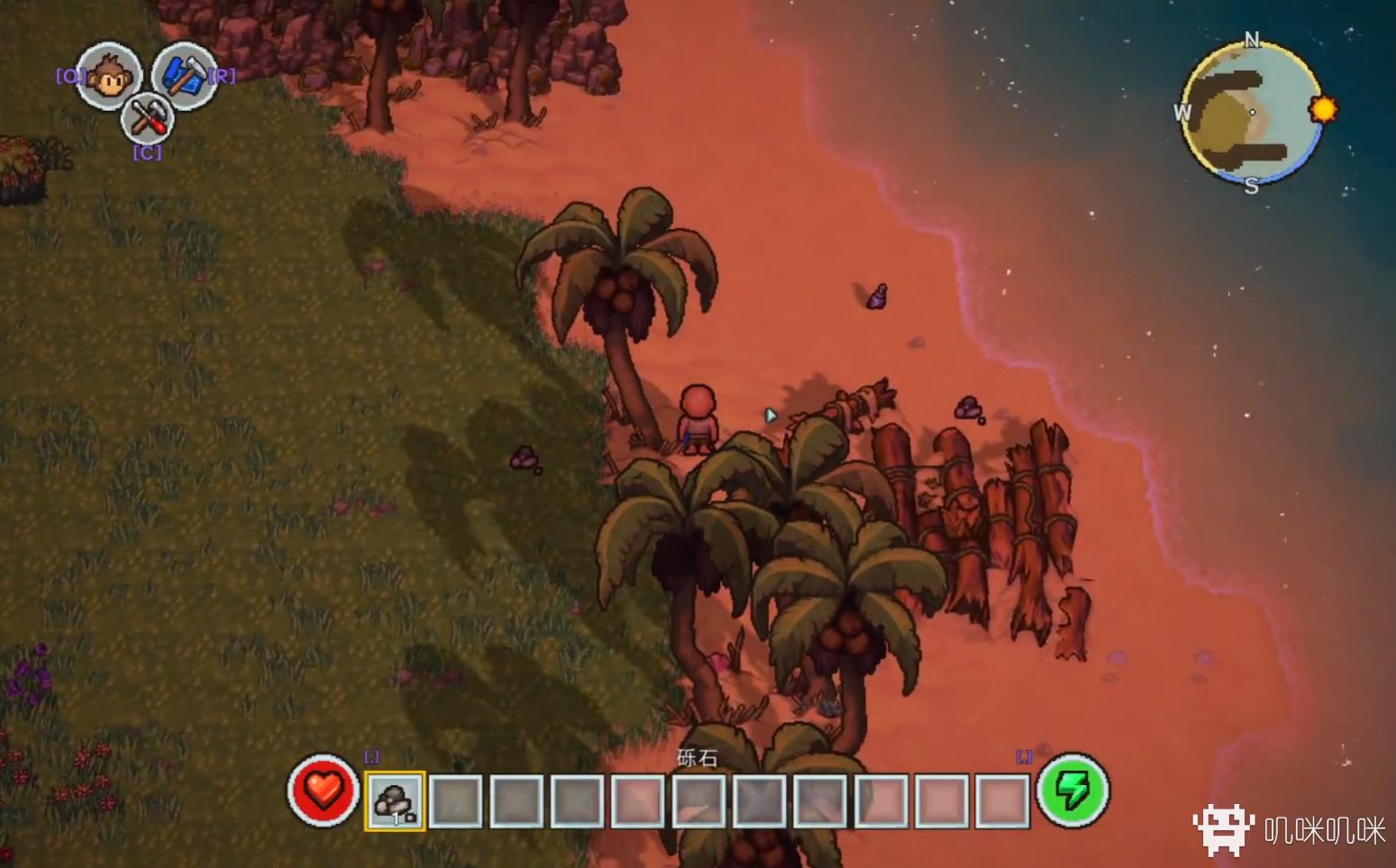Image resolution: width=1396 pixels, height=868 pixels.
Task: Open the crafting tools menu
Action: click(147, 118)
